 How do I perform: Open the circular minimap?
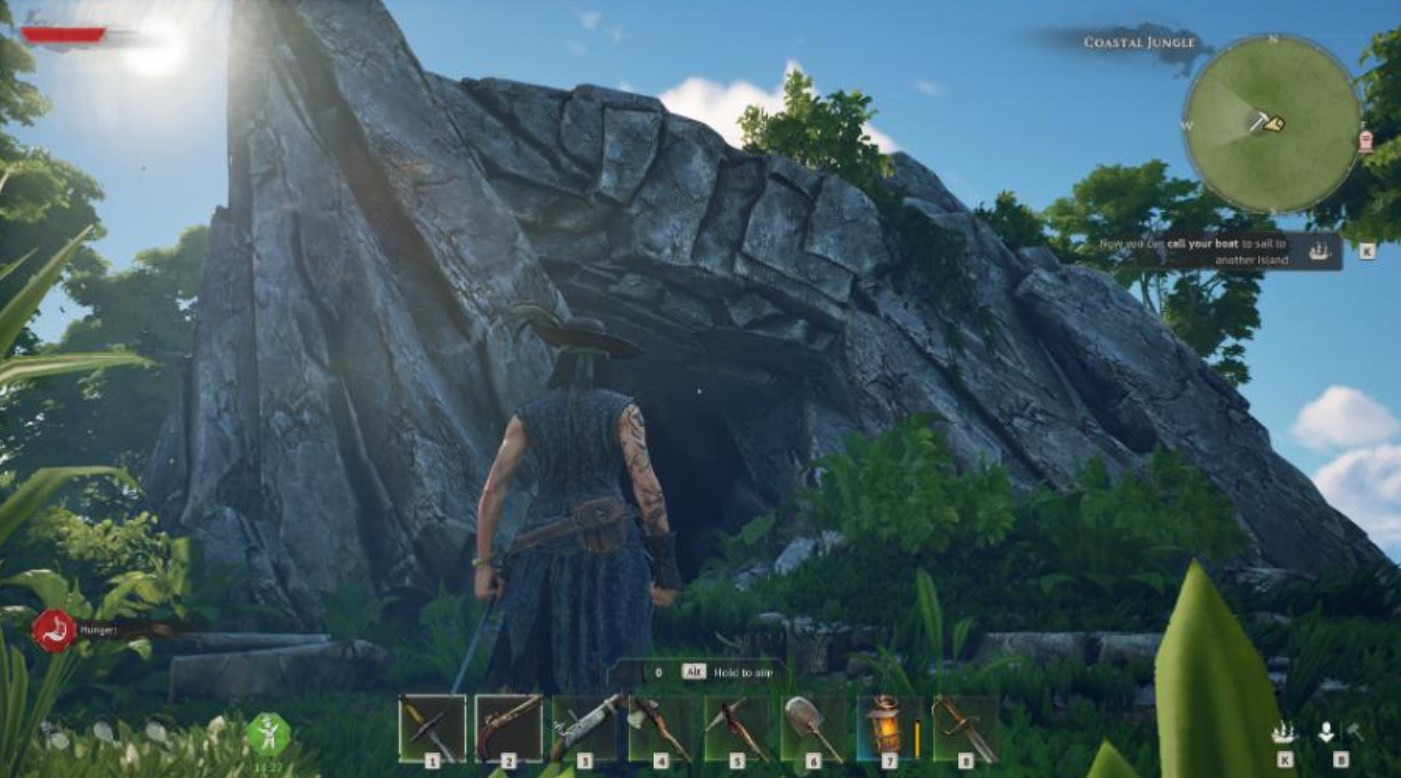coord(1272,123)
